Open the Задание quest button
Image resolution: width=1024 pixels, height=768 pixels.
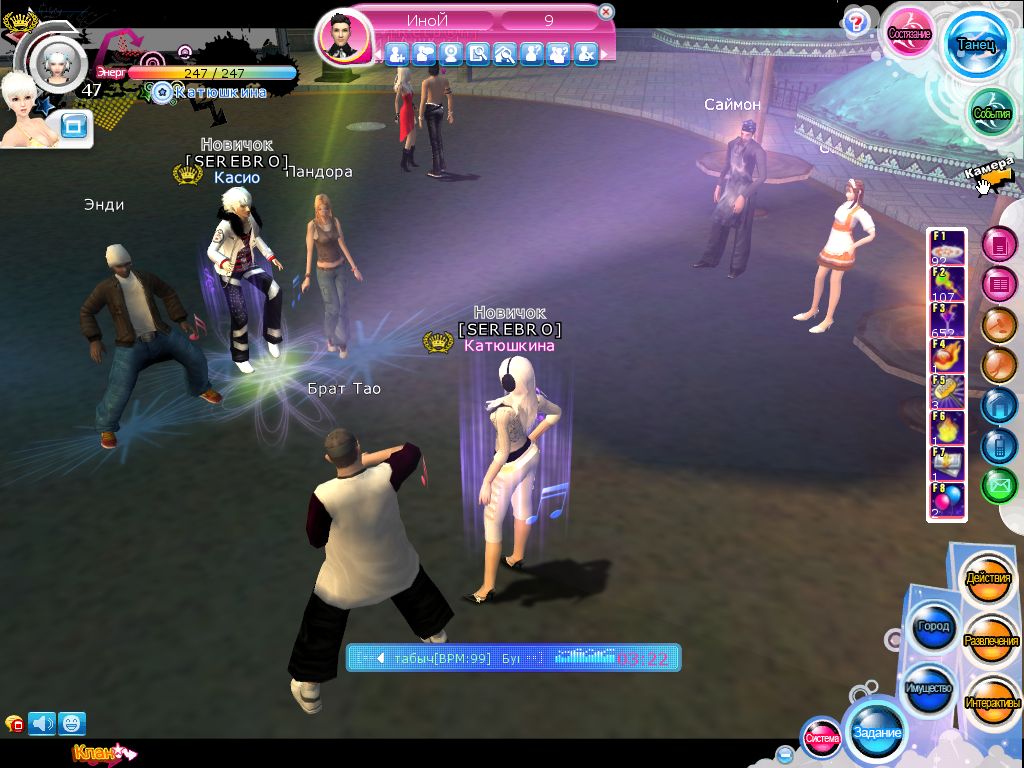[x=876, y=732]
